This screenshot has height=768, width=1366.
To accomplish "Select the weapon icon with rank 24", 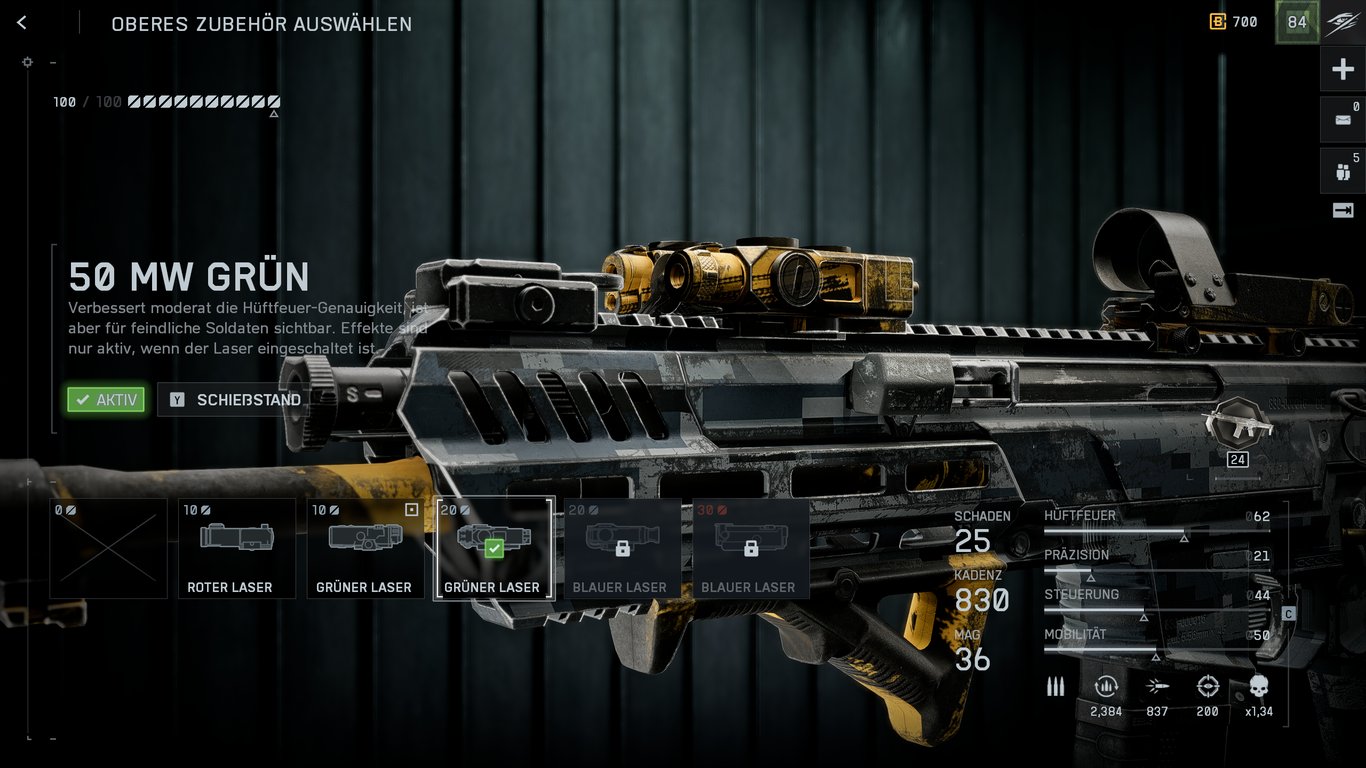I will point(1238,426).
